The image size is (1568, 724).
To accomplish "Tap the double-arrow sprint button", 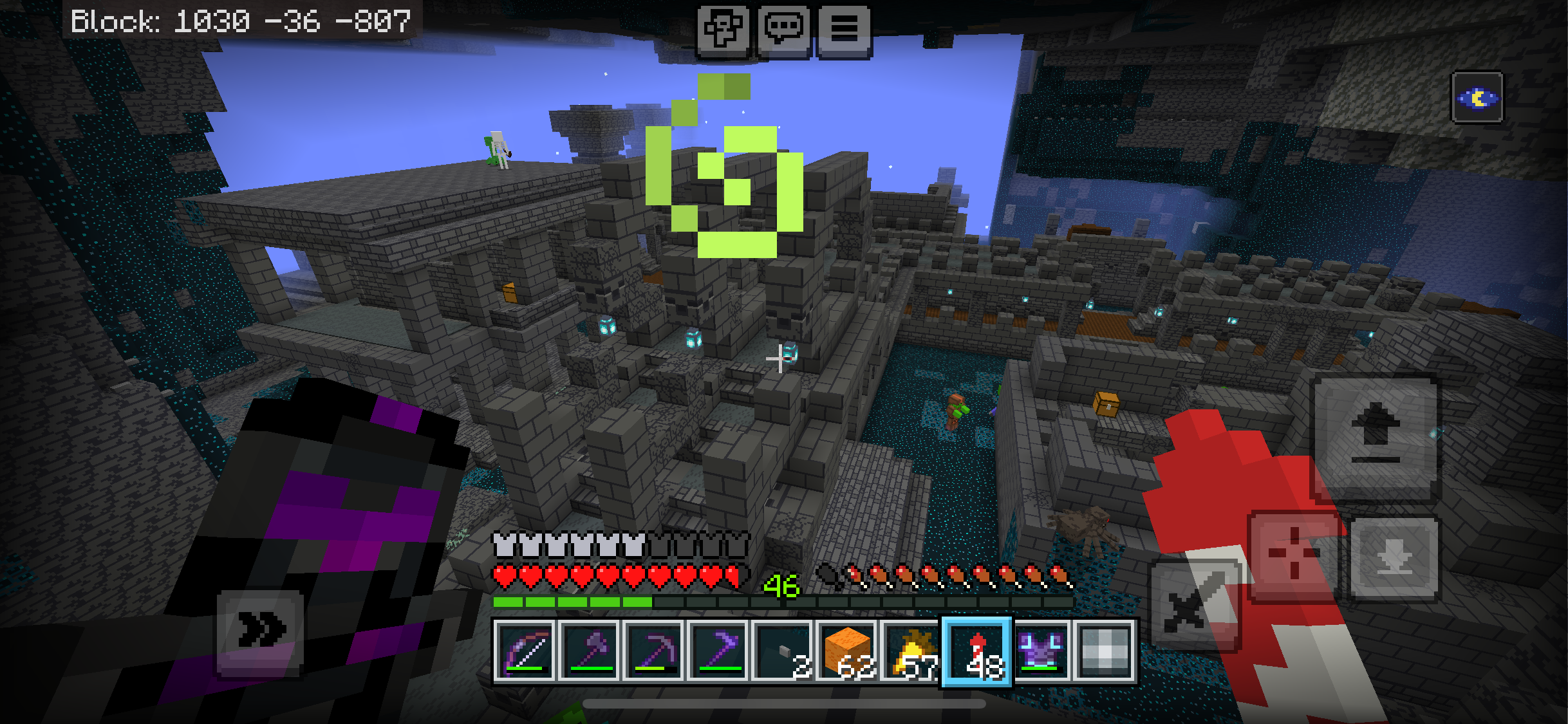I will 260,631.
